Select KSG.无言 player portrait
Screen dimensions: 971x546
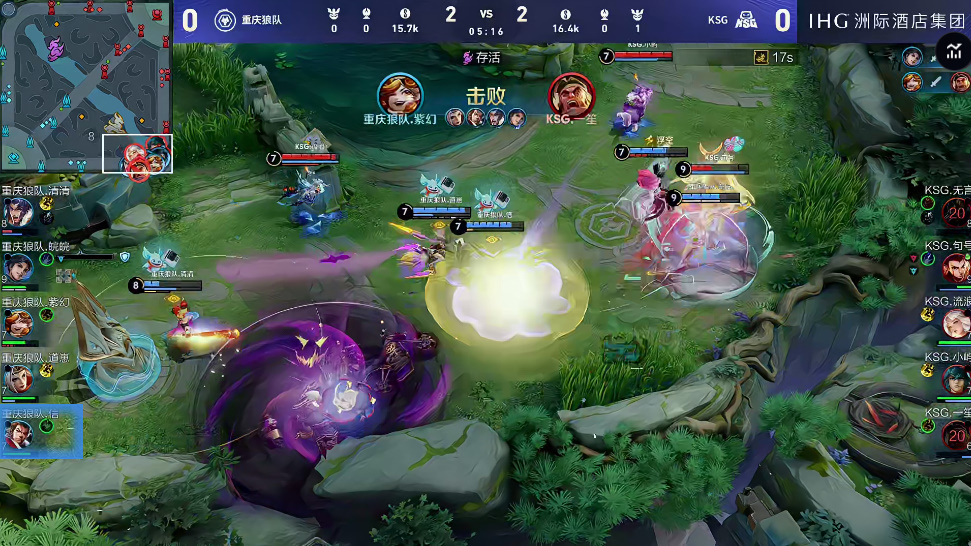[x=955, y=212]
